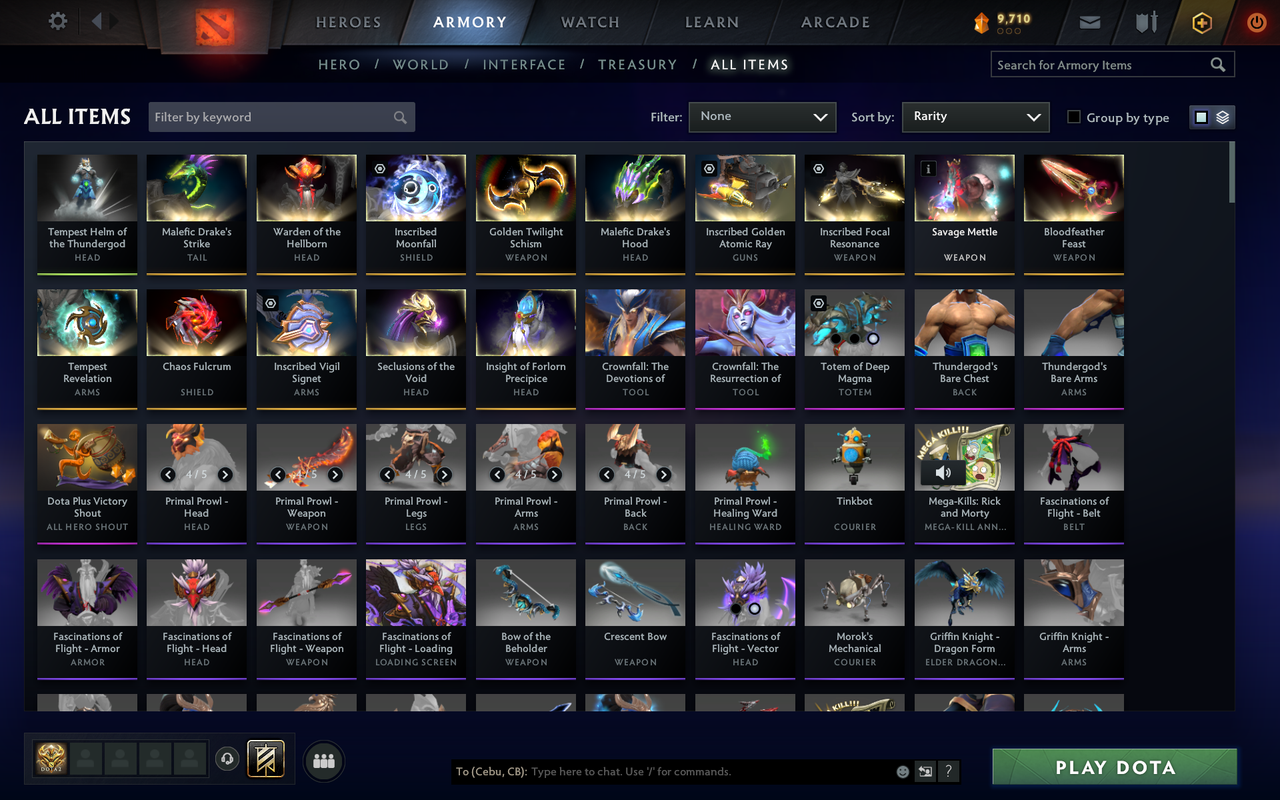
Task: Open notifications via the envelope icon
Action: point(1089,21)
